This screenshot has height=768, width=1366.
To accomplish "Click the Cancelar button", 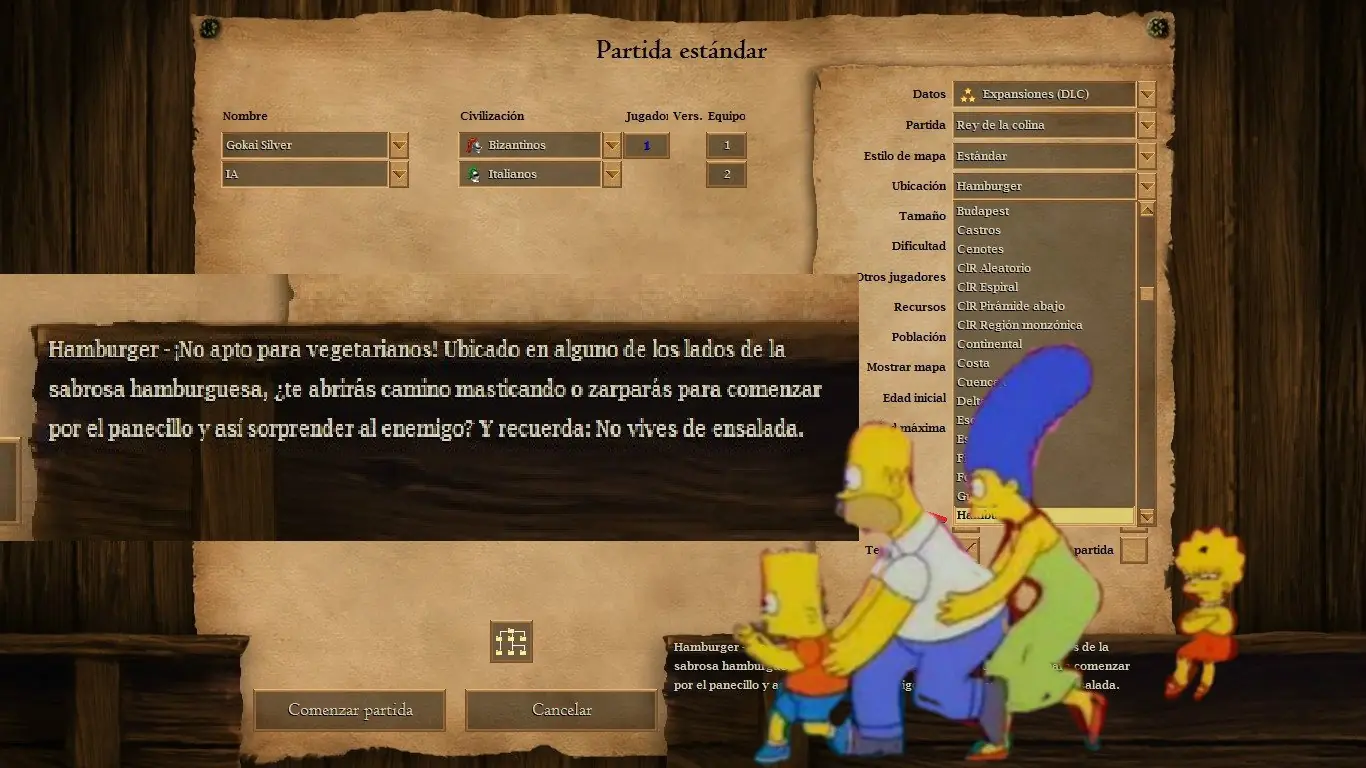I will [x=561, y=709].
